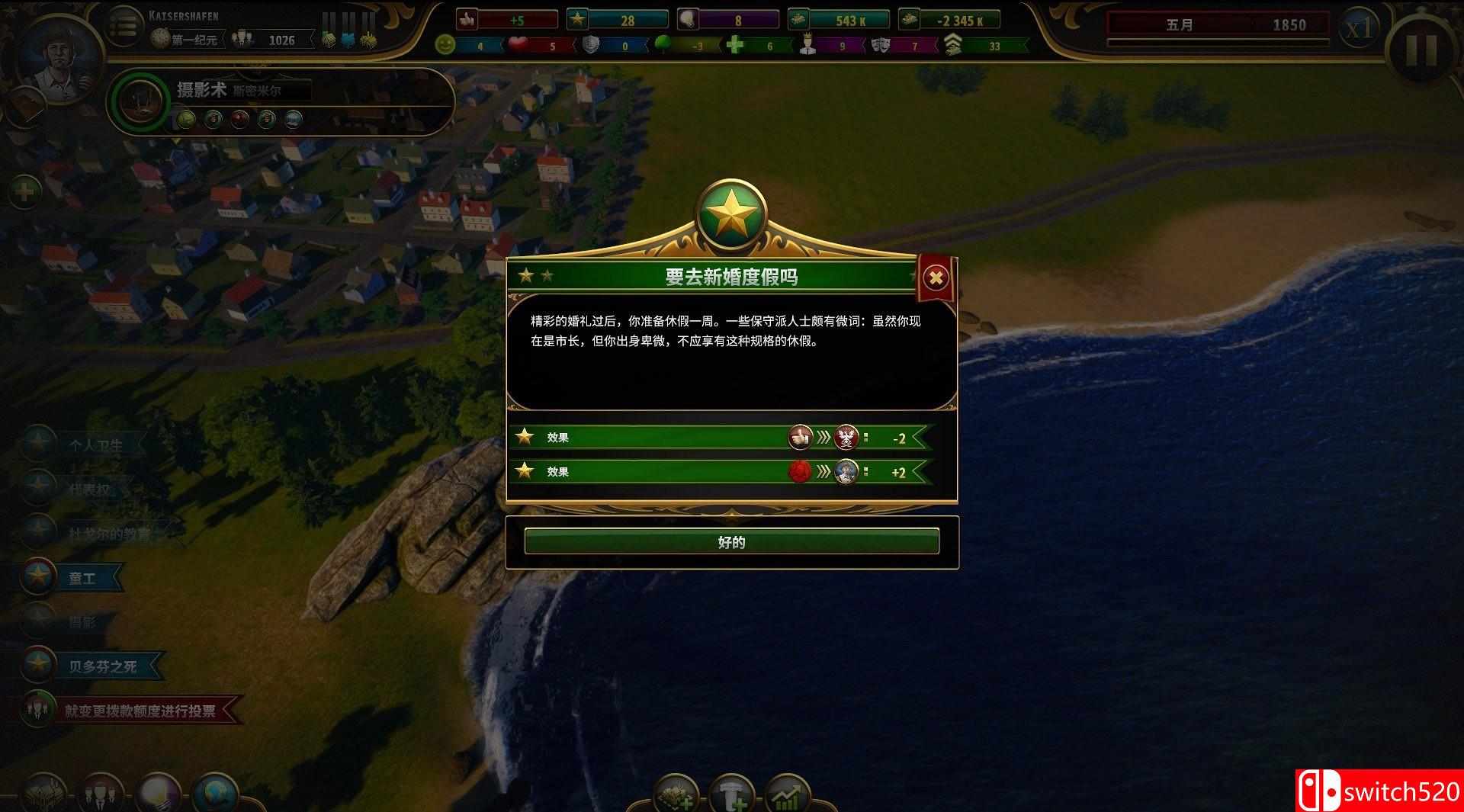Click the happiness smiley face icon
Viewport: 1464px width, 812px height.
[445, 45]
